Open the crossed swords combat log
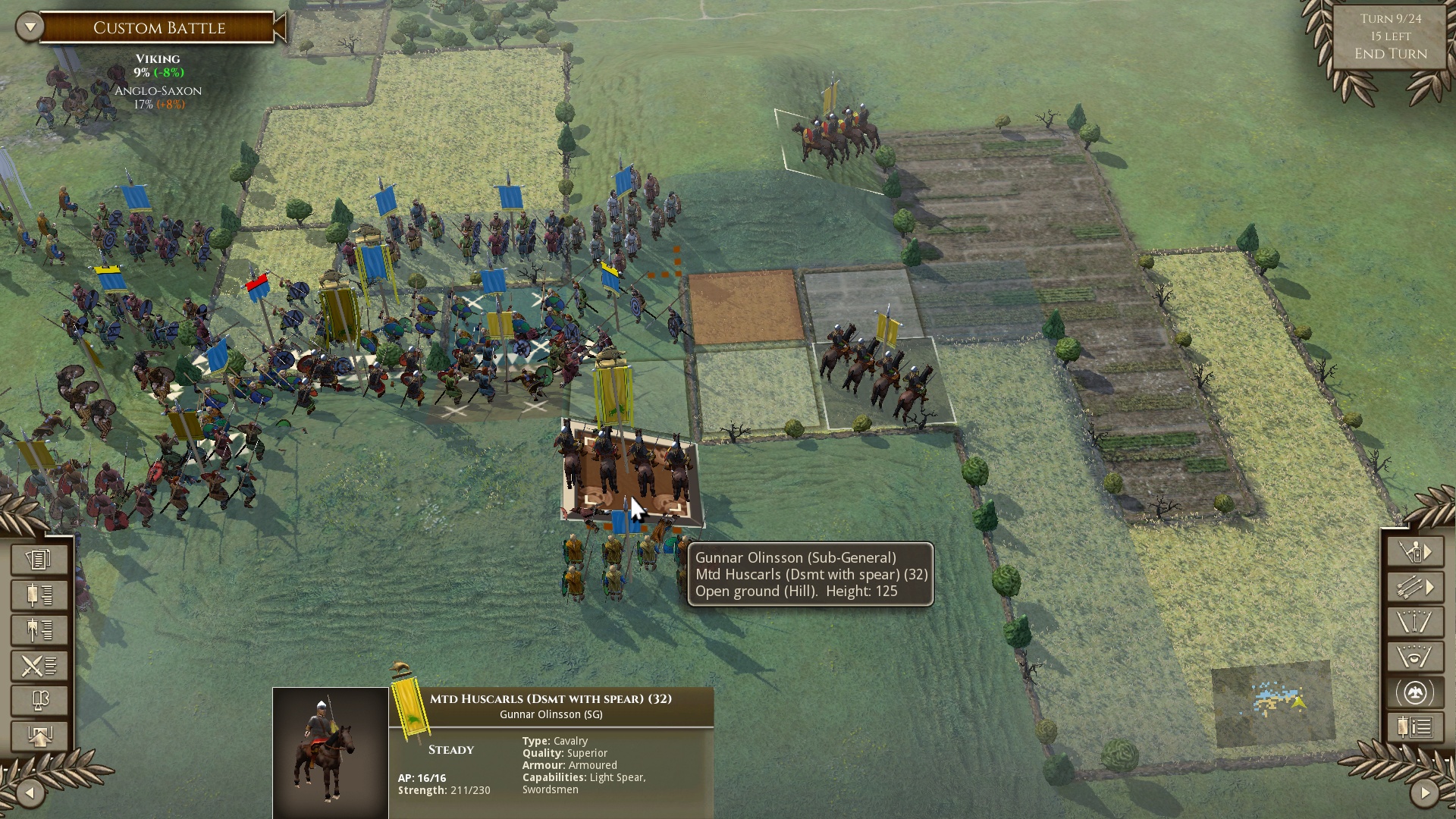This screenshot has width=1456, height=819. [x=39, y=665]
